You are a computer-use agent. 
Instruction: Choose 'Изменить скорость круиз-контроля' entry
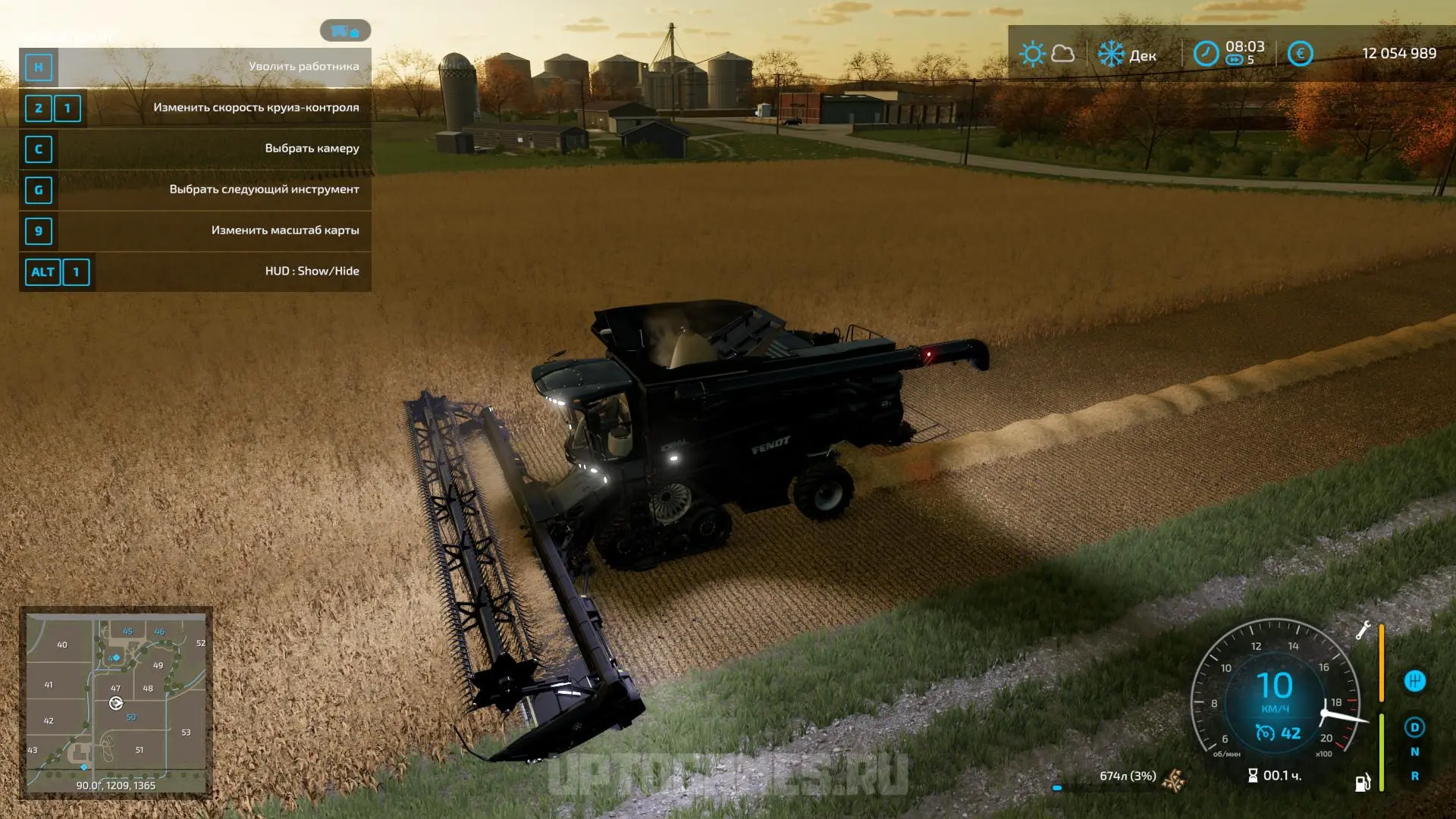pos(195,108)
